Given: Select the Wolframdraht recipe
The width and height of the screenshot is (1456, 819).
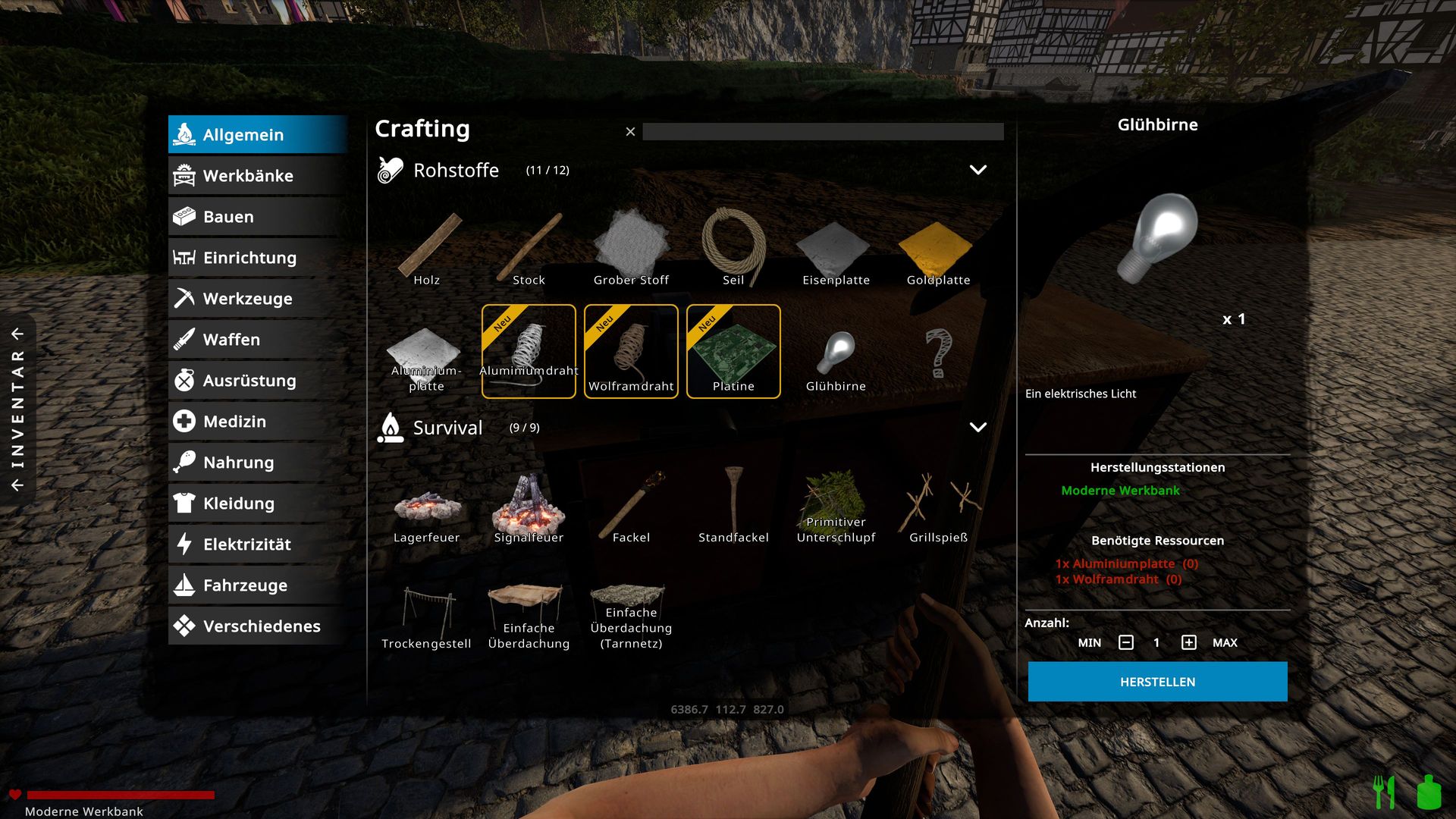Looking at the screenshot, I should 631,351.
